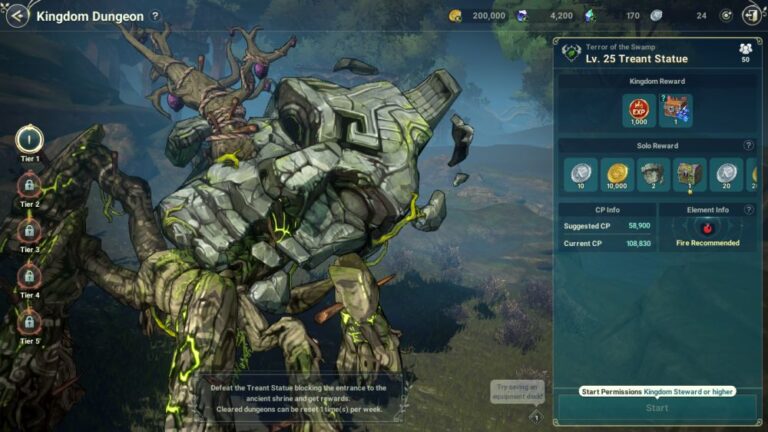Start the Treant Statue dungeon
Viewport: 768px width, 432px height.
(657, 408)
